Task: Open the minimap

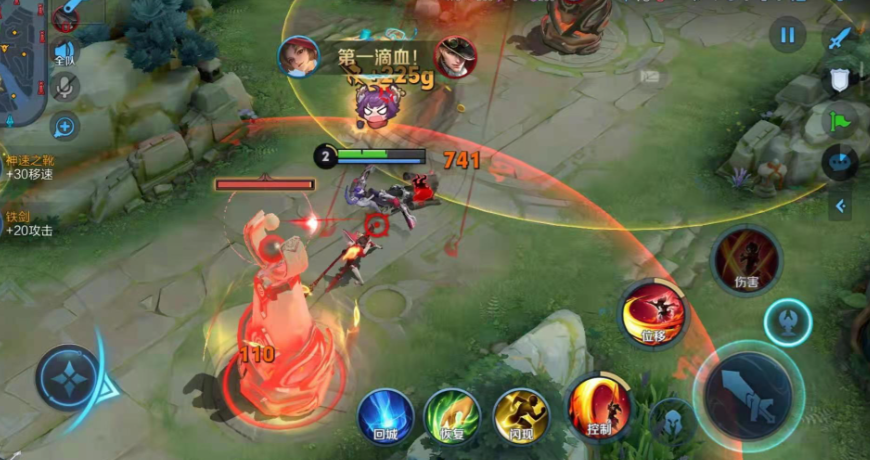Action: [x=22, y=60]
